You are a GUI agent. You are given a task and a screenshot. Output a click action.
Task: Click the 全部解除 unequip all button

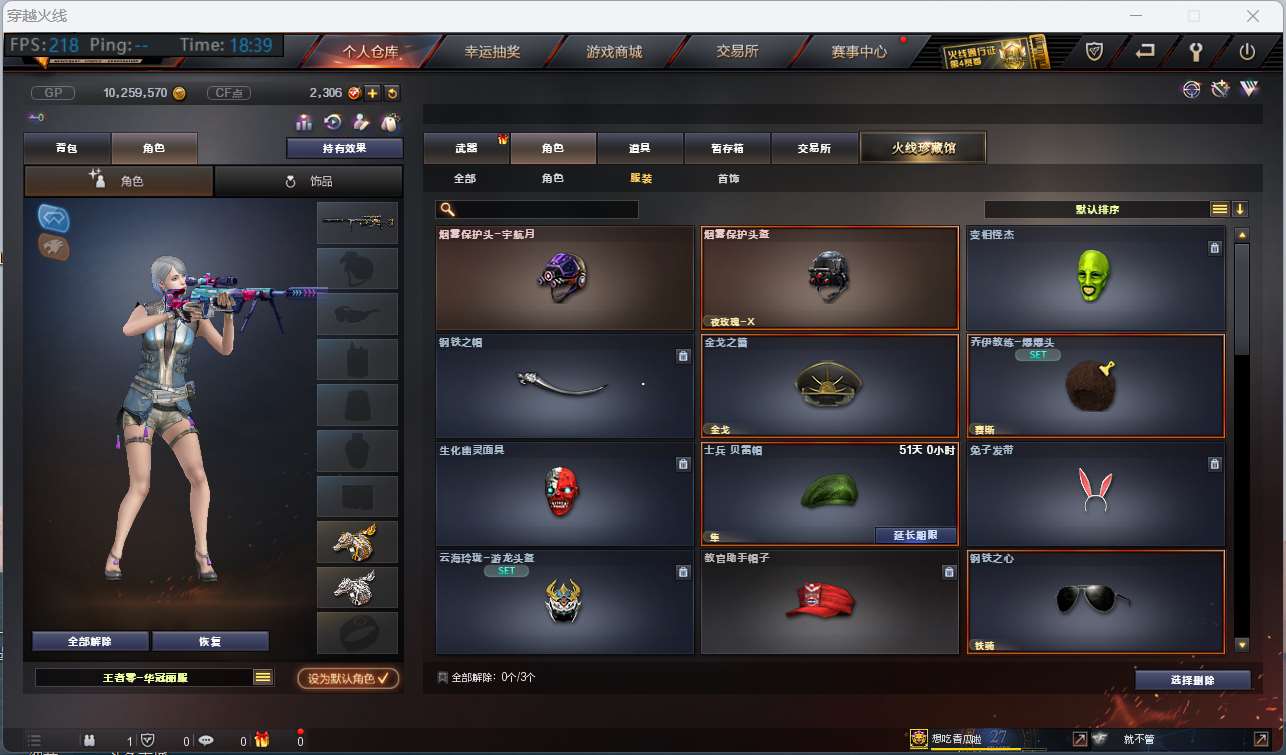click(x=90, y=641)
